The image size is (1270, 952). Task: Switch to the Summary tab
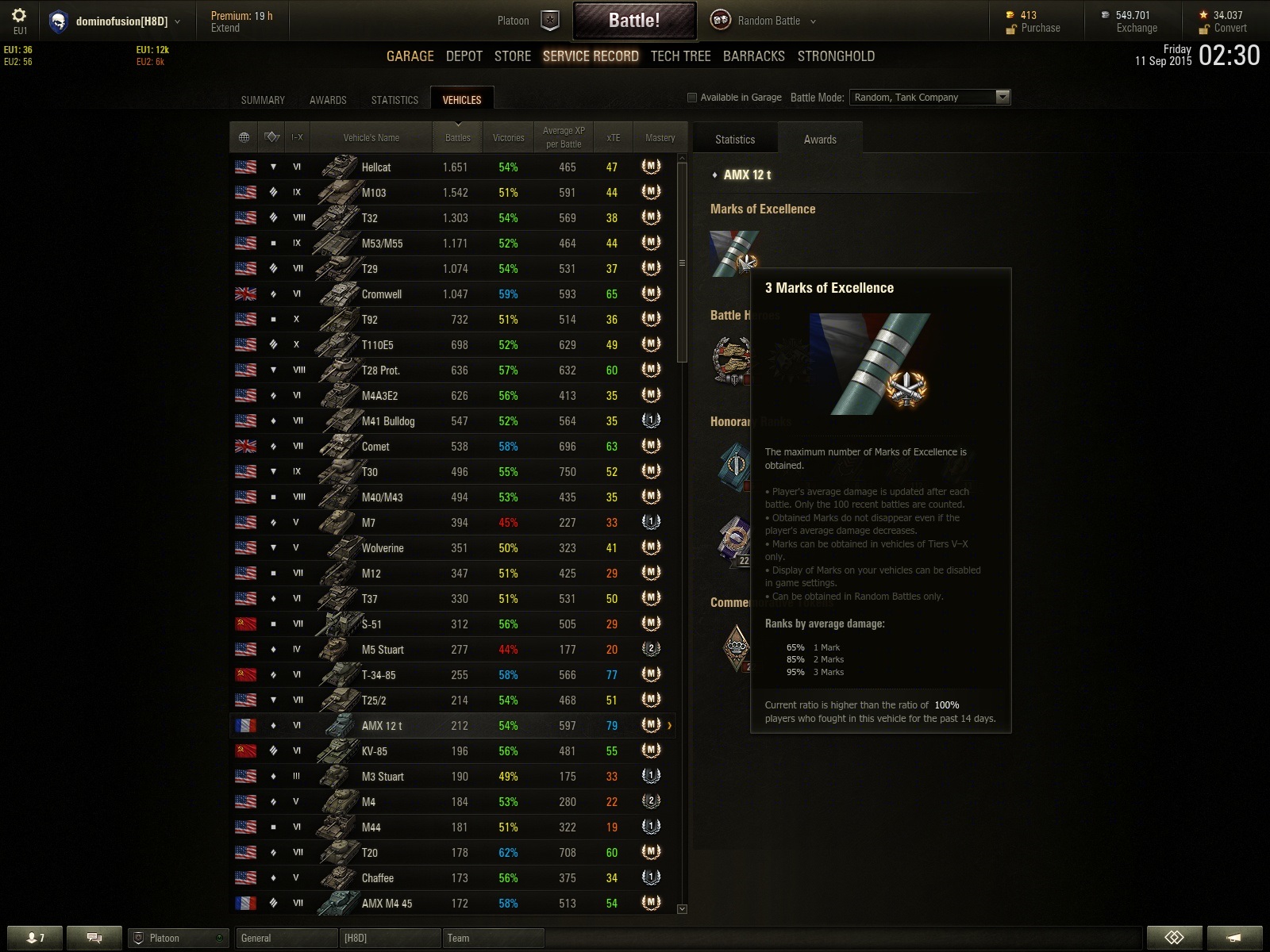point(263,100)
